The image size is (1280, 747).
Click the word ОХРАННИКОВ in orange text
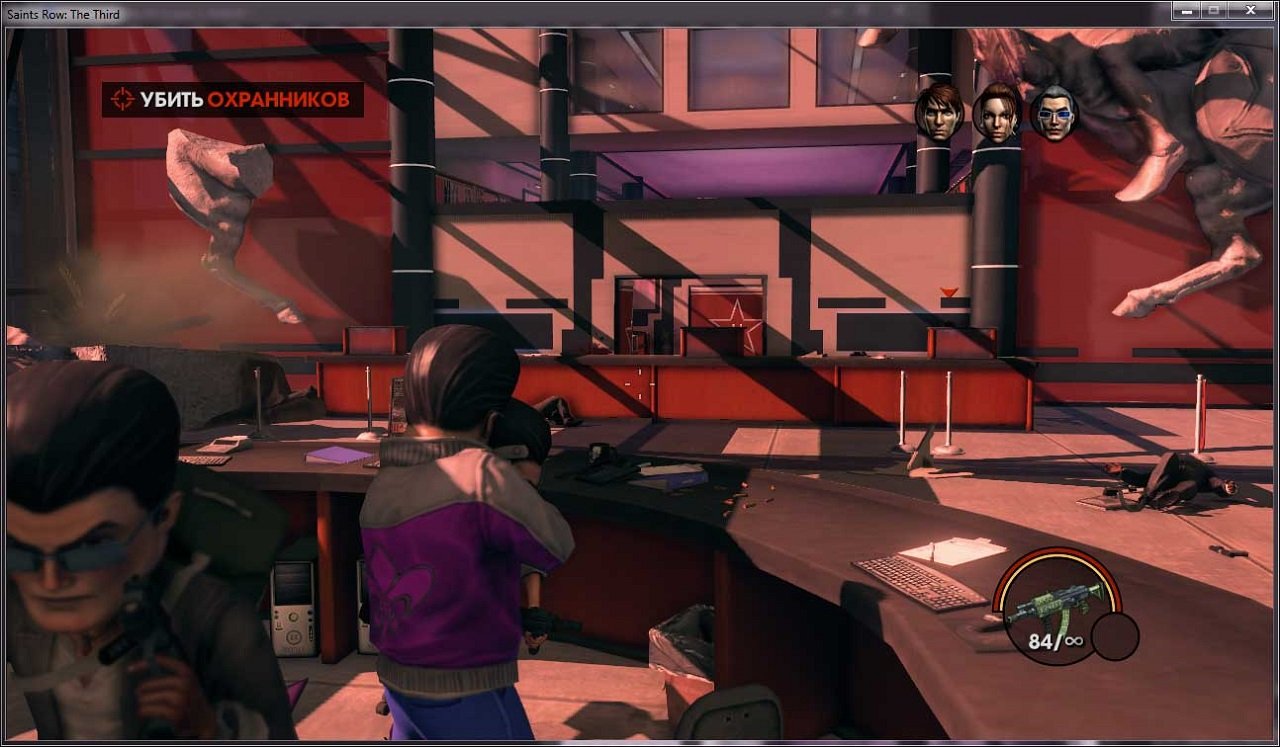[278, 100]
